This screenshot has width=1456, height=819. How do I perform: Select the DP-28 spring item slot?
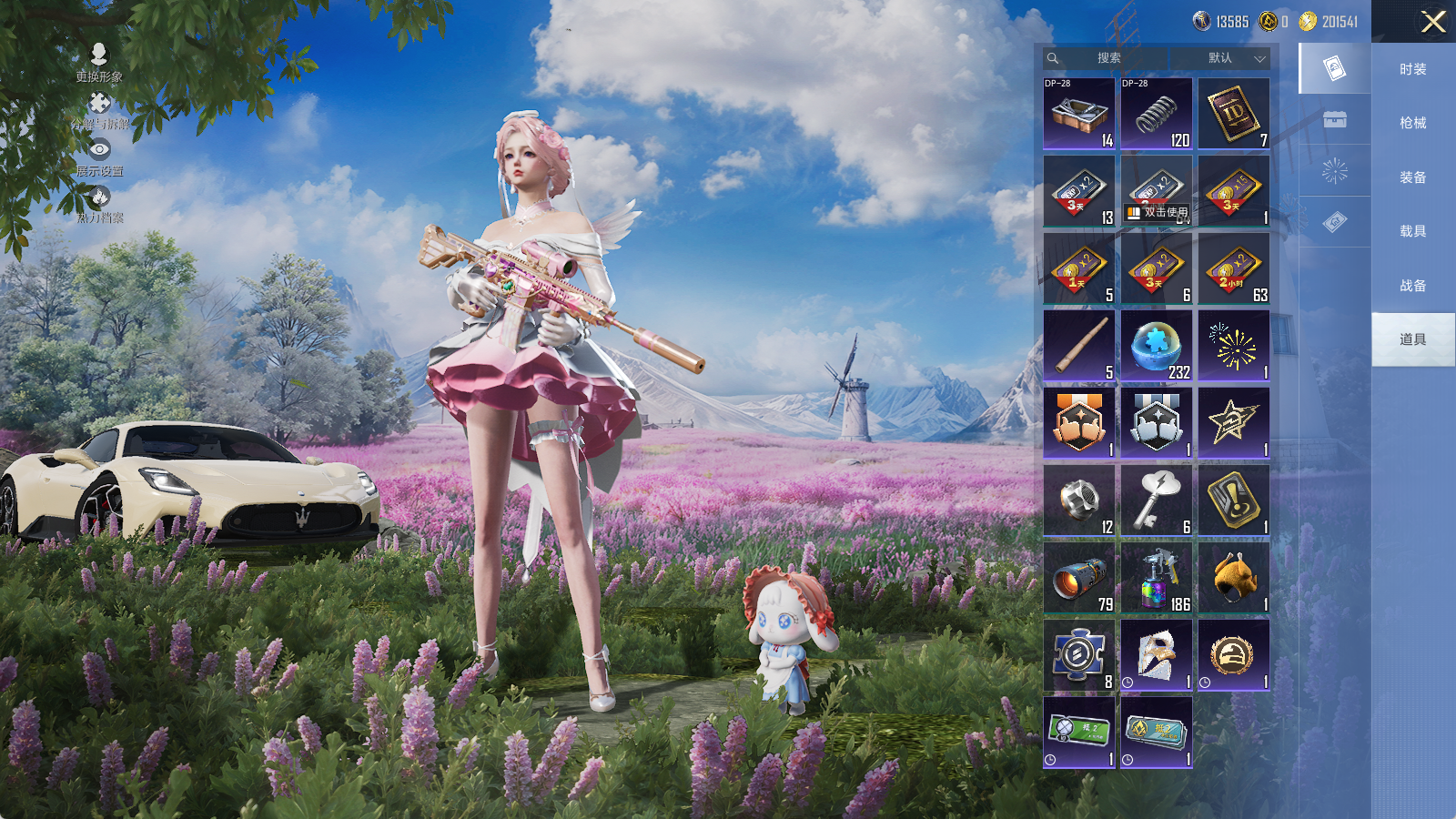(1156, 114)
